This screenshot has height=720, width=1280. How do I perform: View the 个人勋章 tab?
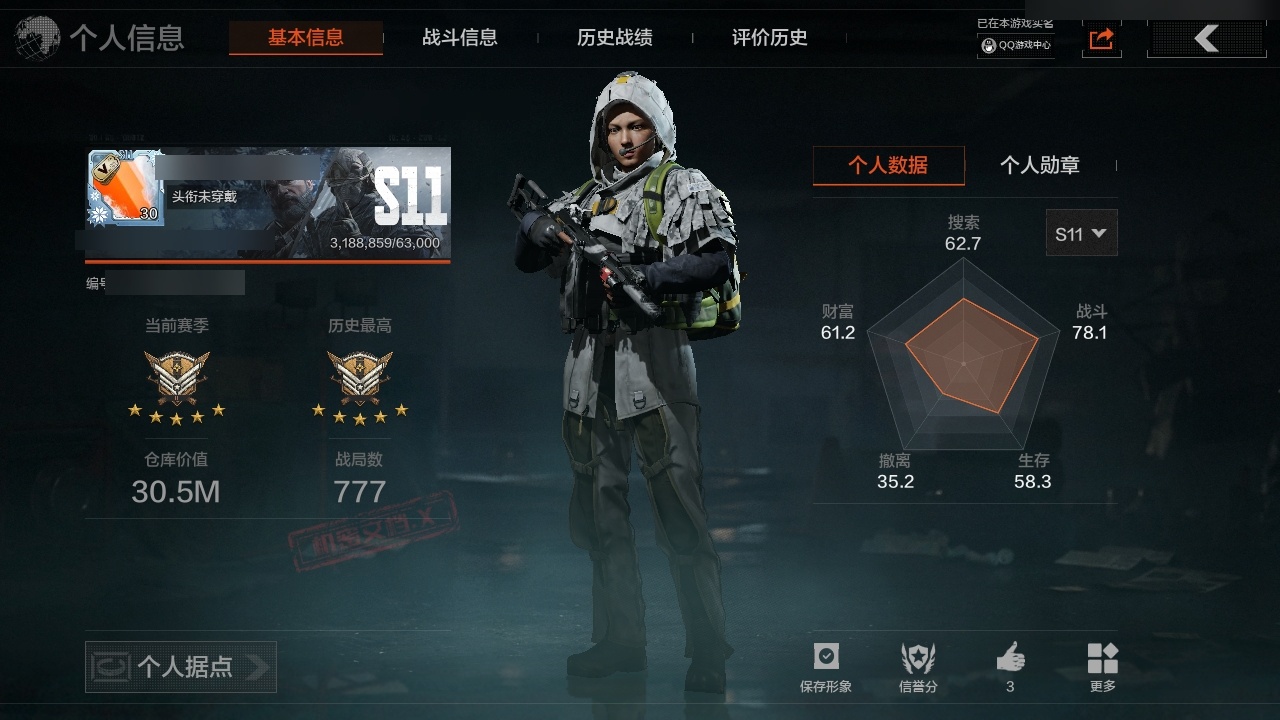[x=1040, y=165]
